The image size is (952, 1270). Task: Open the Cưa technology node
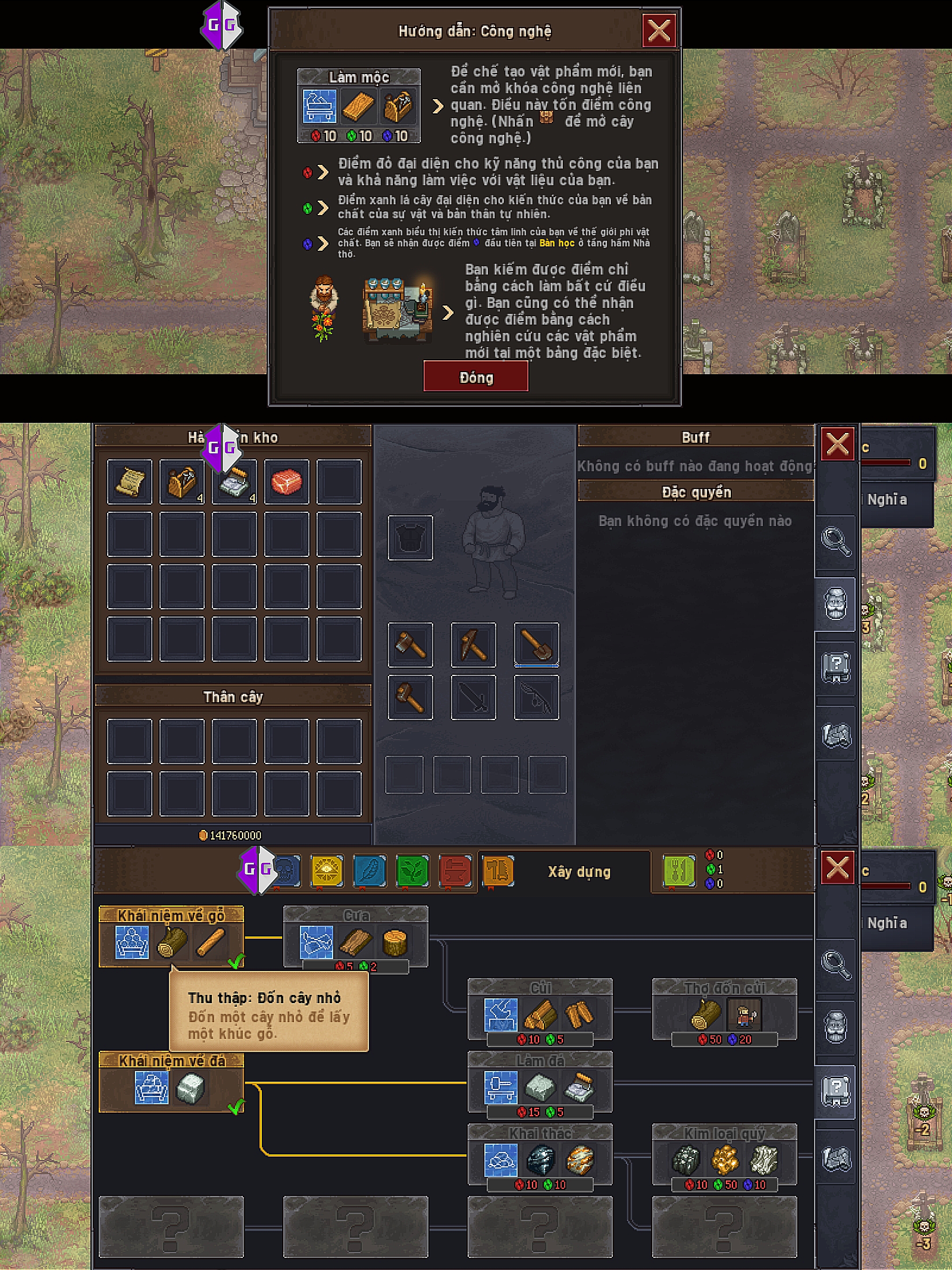pos(355,938)
